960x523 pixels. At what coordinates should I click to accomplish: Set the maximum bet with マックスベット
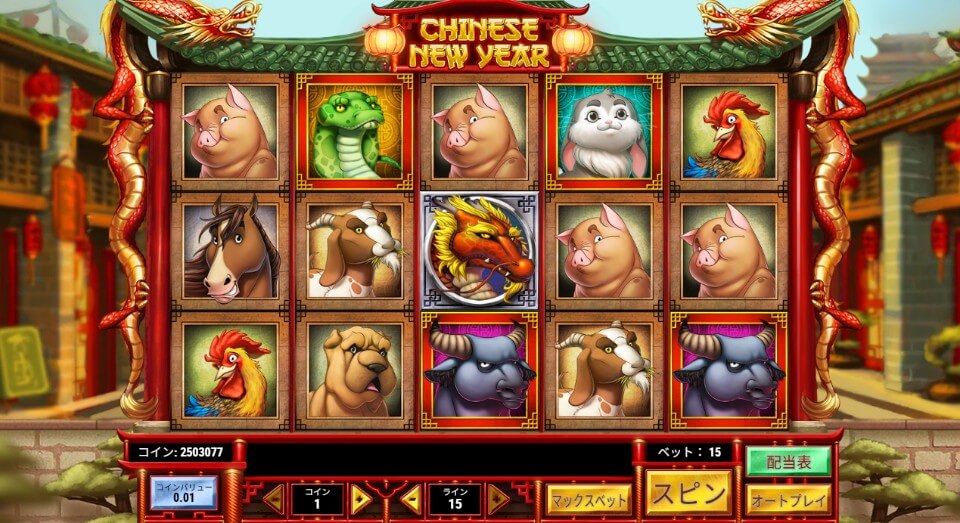pos(588,498)
